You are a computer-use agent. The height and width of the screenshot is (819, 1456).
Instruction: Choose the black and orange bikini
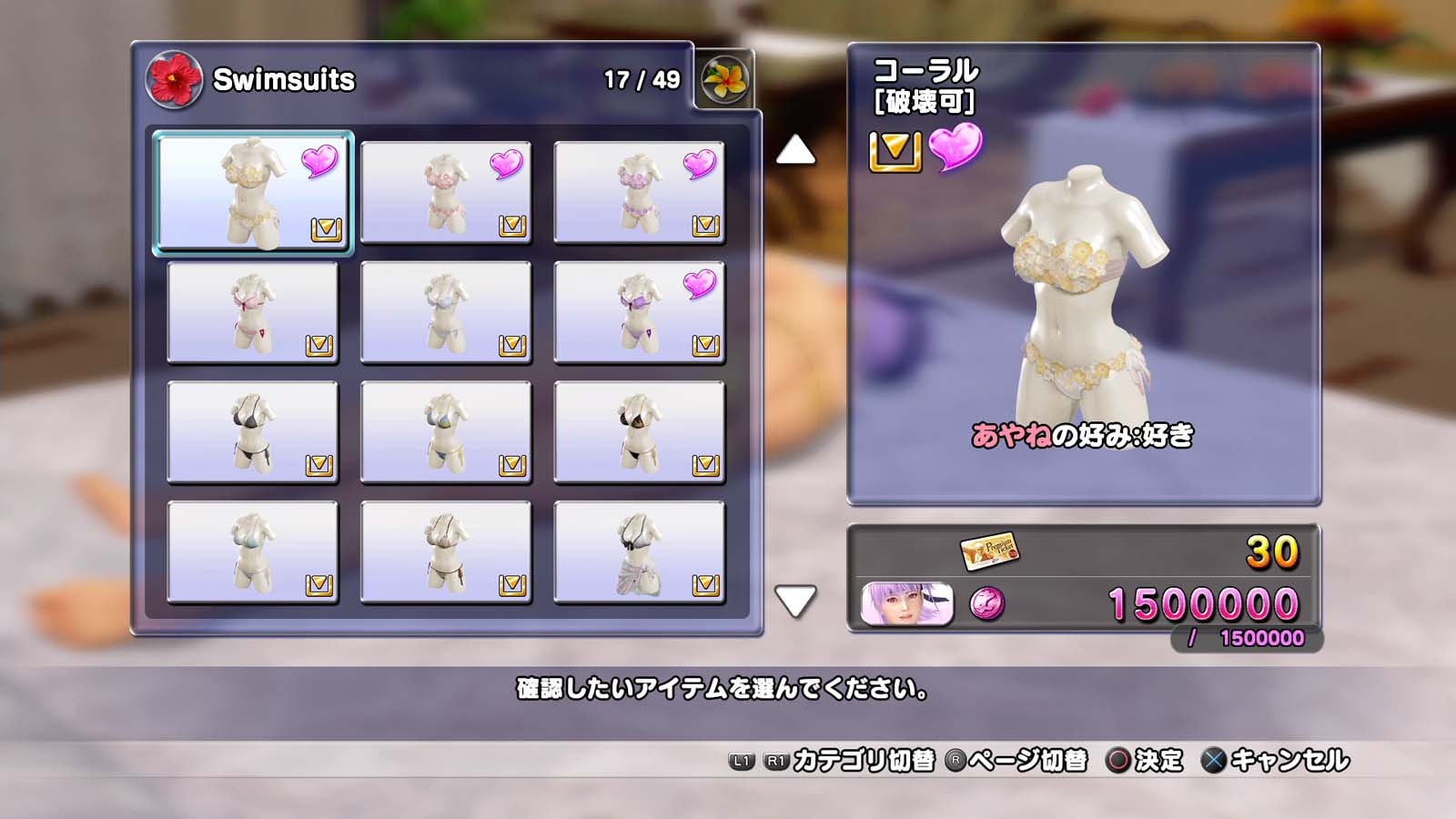(x=639, y=432)
